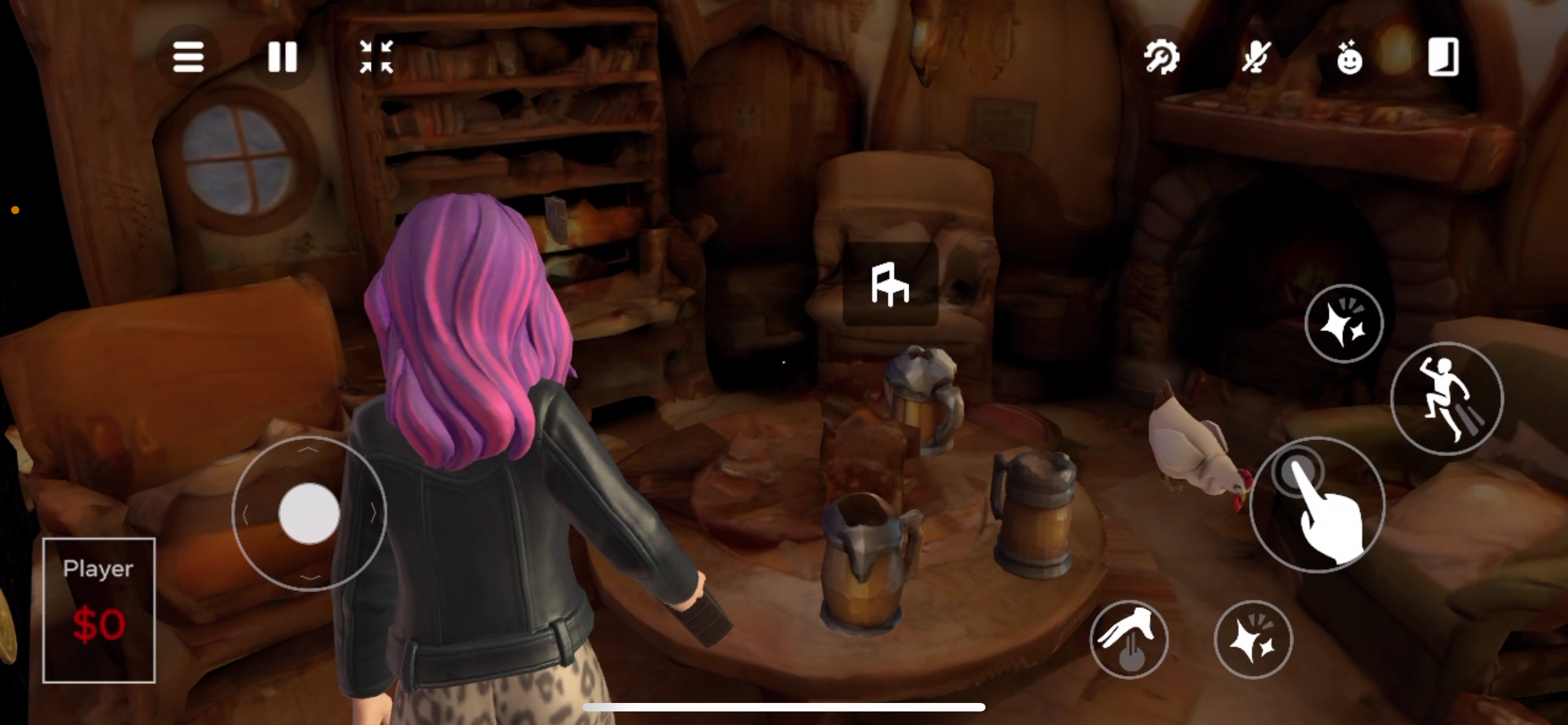The height and width of the screenshot is (725, 1568).
Task: Tap the pointing finger interact button
Action: (x=1317, y=505)
